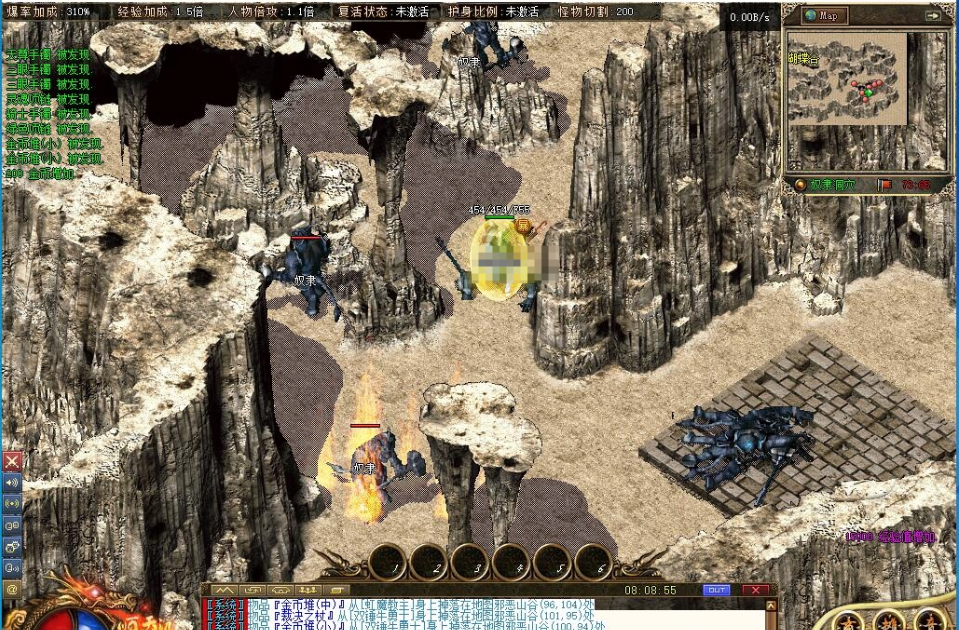Image resolution: width=959 pixels, height=630 pixels.
Task: Click the arrow button right of Map tab
Action: coord(933,15)
